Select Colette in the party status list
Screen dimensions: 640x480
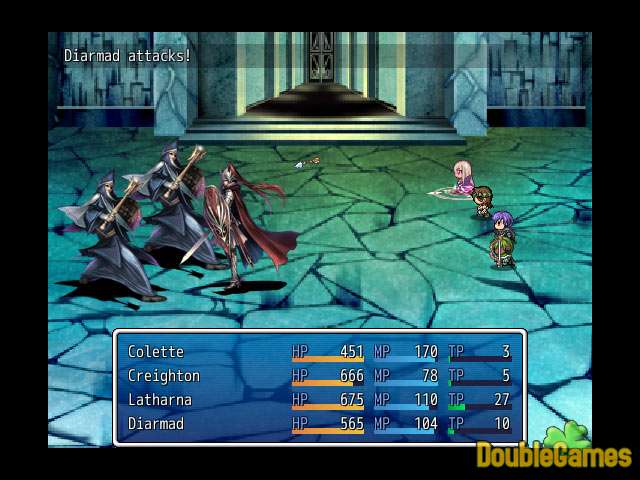click(156, 352)
